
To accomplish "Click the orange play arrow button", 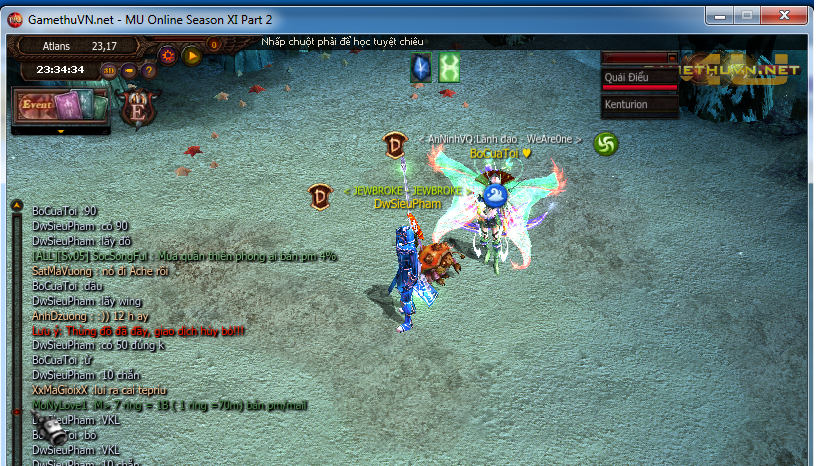I will [x=192, y=56].
